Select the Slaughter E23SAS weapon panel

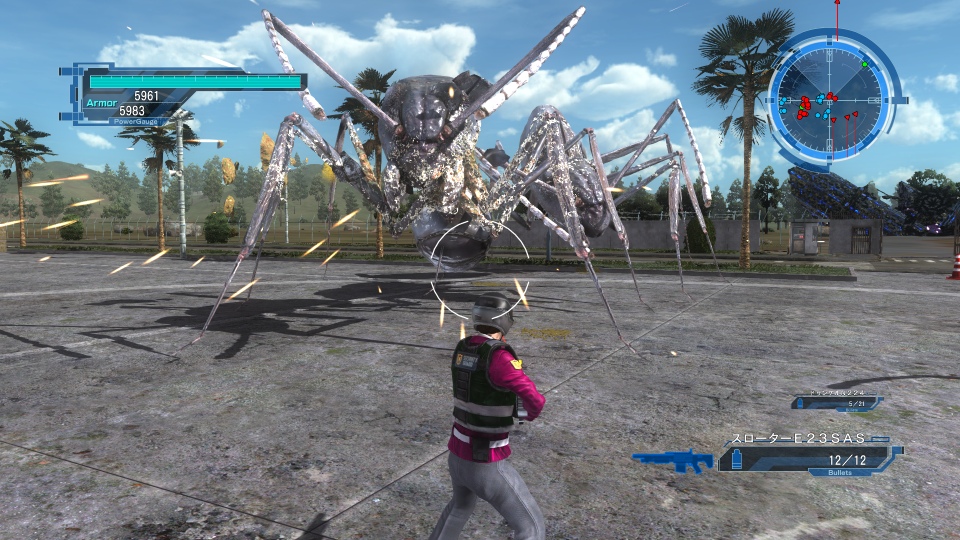[x=809, y=453]
